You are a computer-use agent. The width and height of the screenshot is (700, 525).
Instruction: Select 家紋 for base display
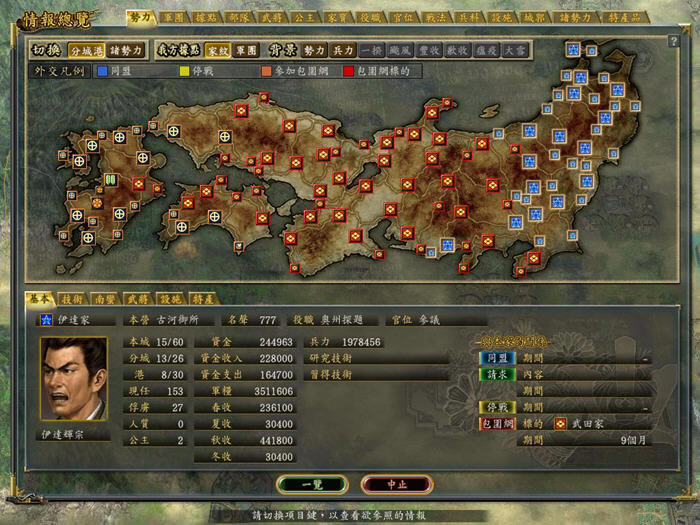pyautogui.click(x=217, y=49)
